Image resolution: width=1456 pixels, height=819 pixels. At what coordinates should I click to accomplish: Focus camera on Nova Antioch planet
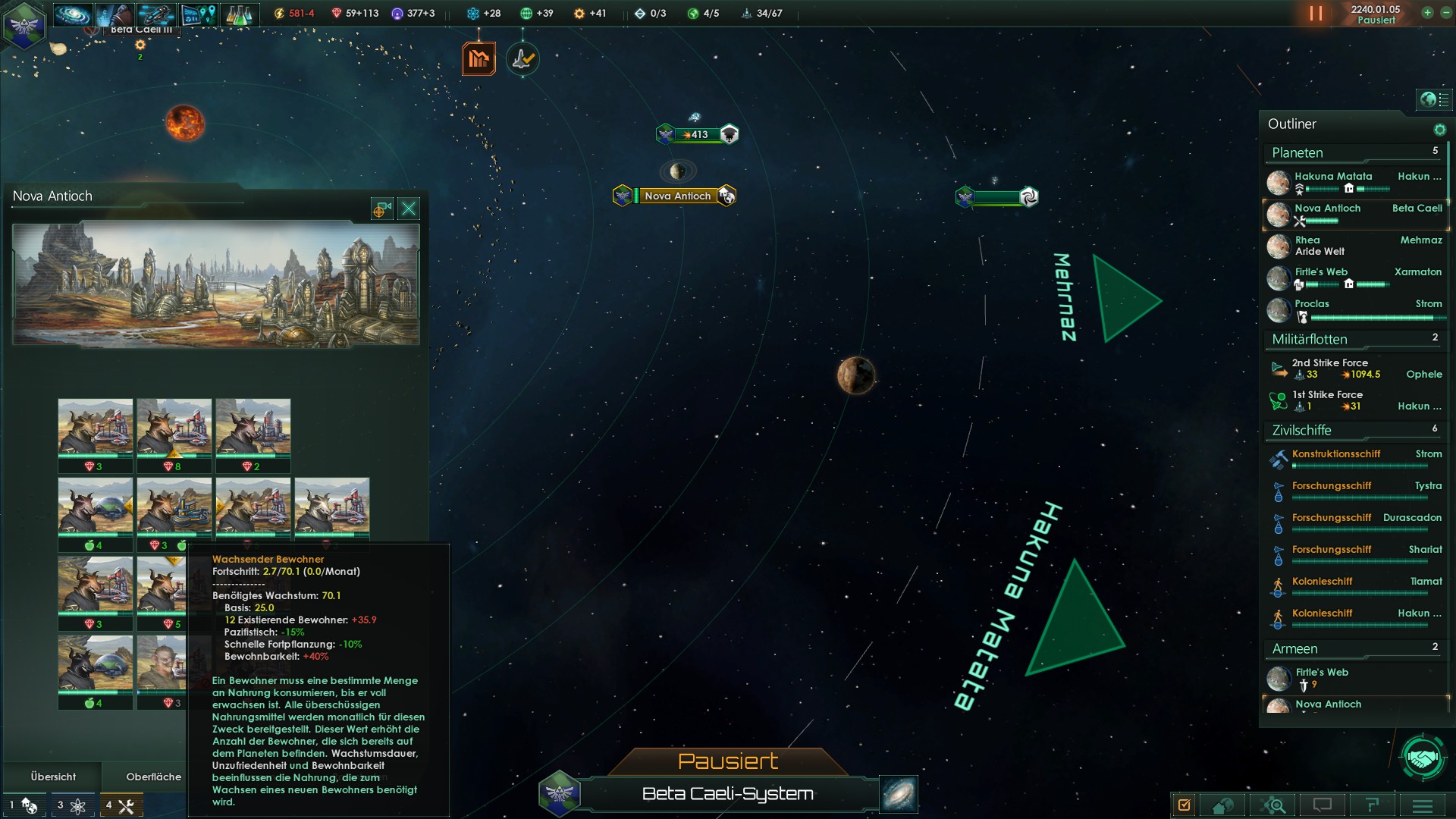pos(381,209)
